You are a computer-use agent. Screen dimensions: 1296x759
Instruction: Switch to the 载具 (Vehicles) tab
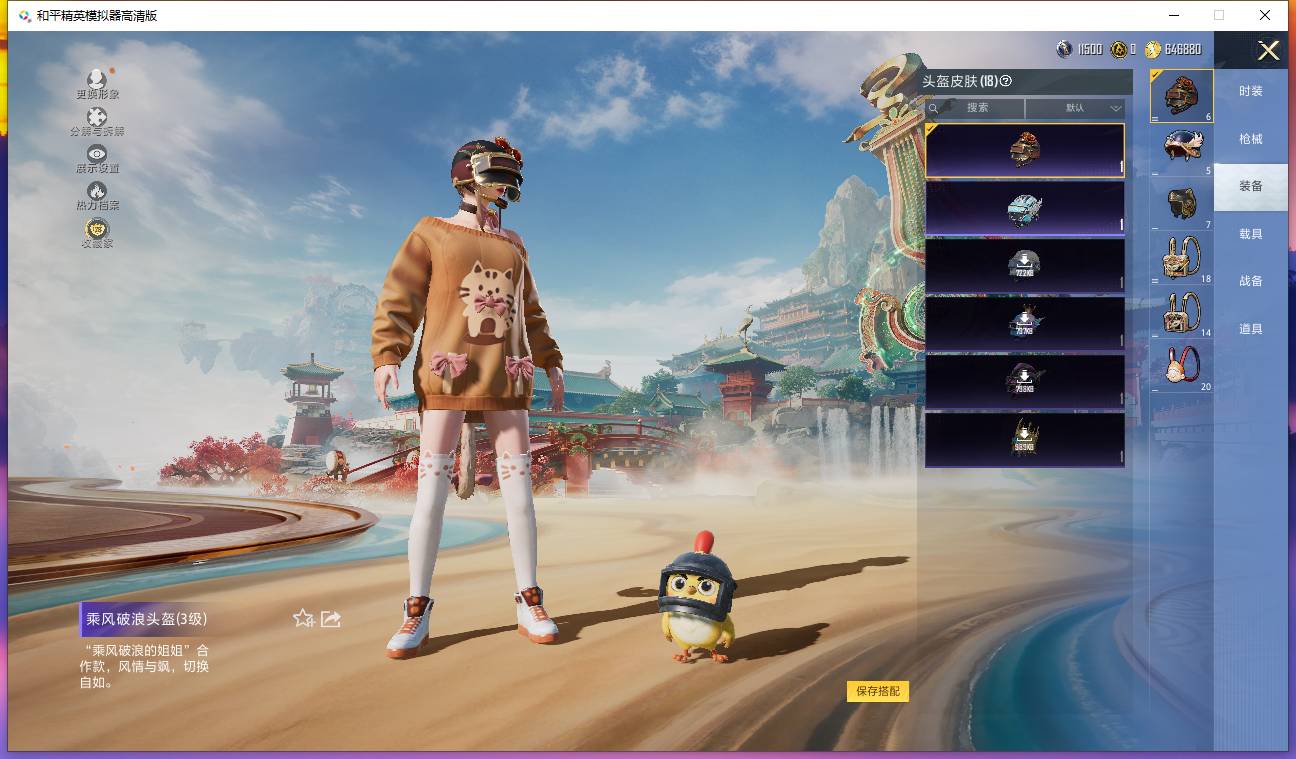click(1250, 234)
